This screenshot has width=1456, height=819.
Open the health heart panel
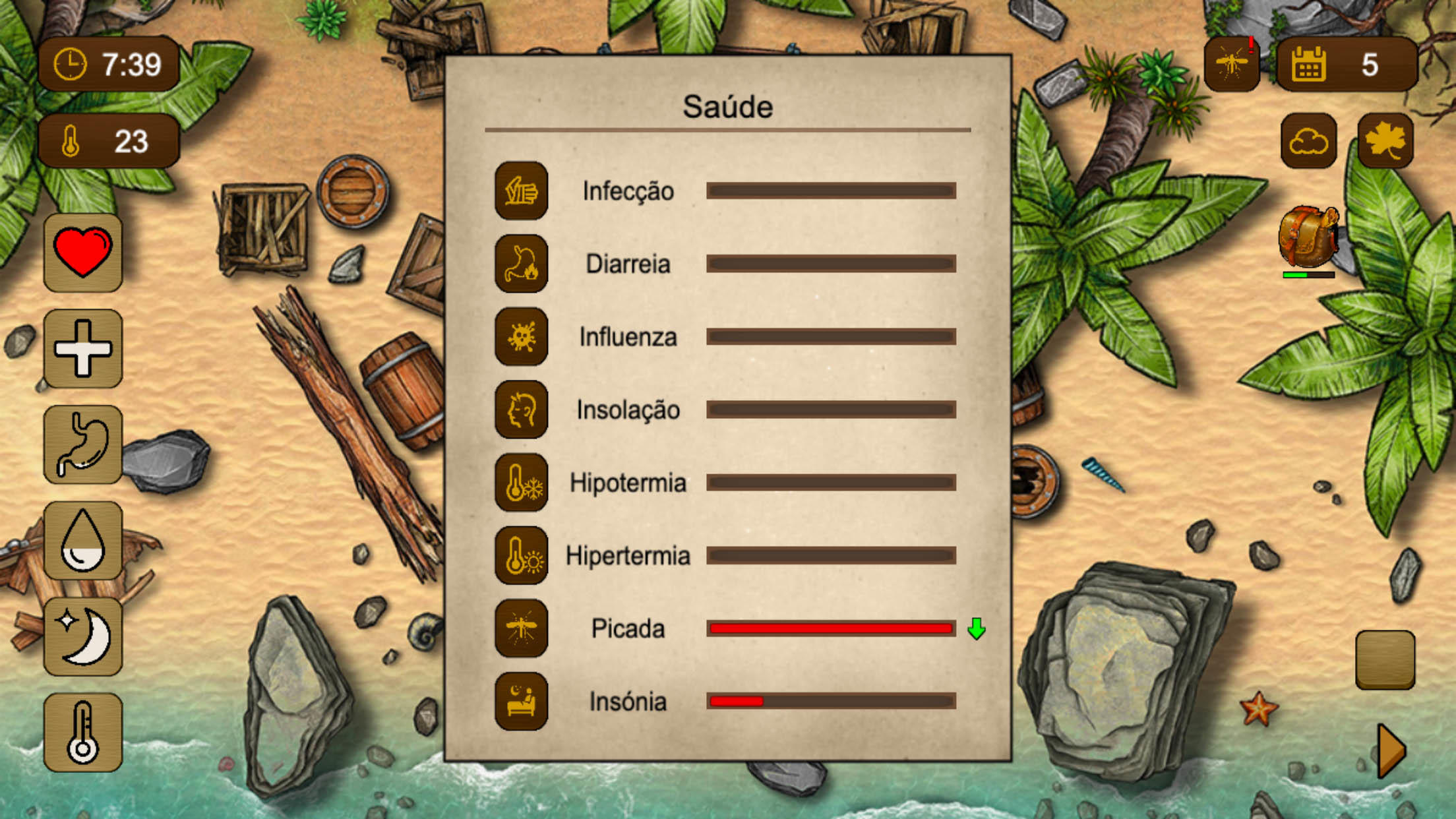click(x=83, y=254)
